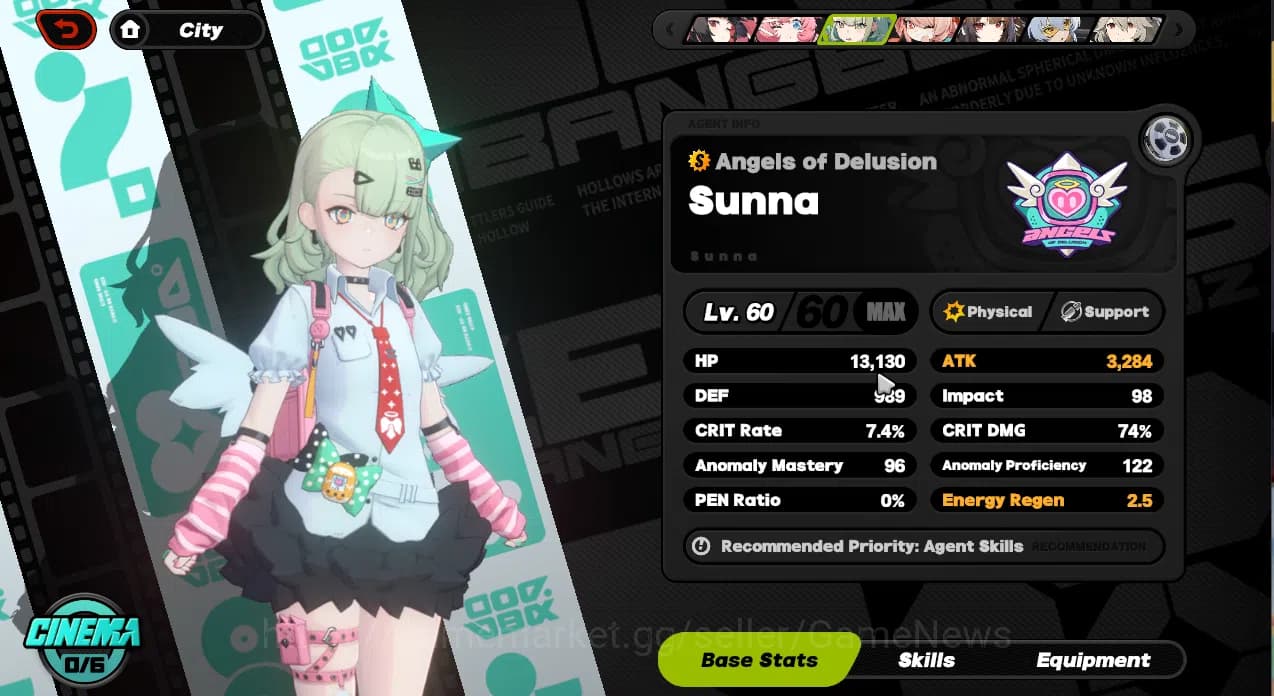This screenshot has width=1274, height=696.
Task: Show previous agents with left arrow
Action: pos(669,30)
